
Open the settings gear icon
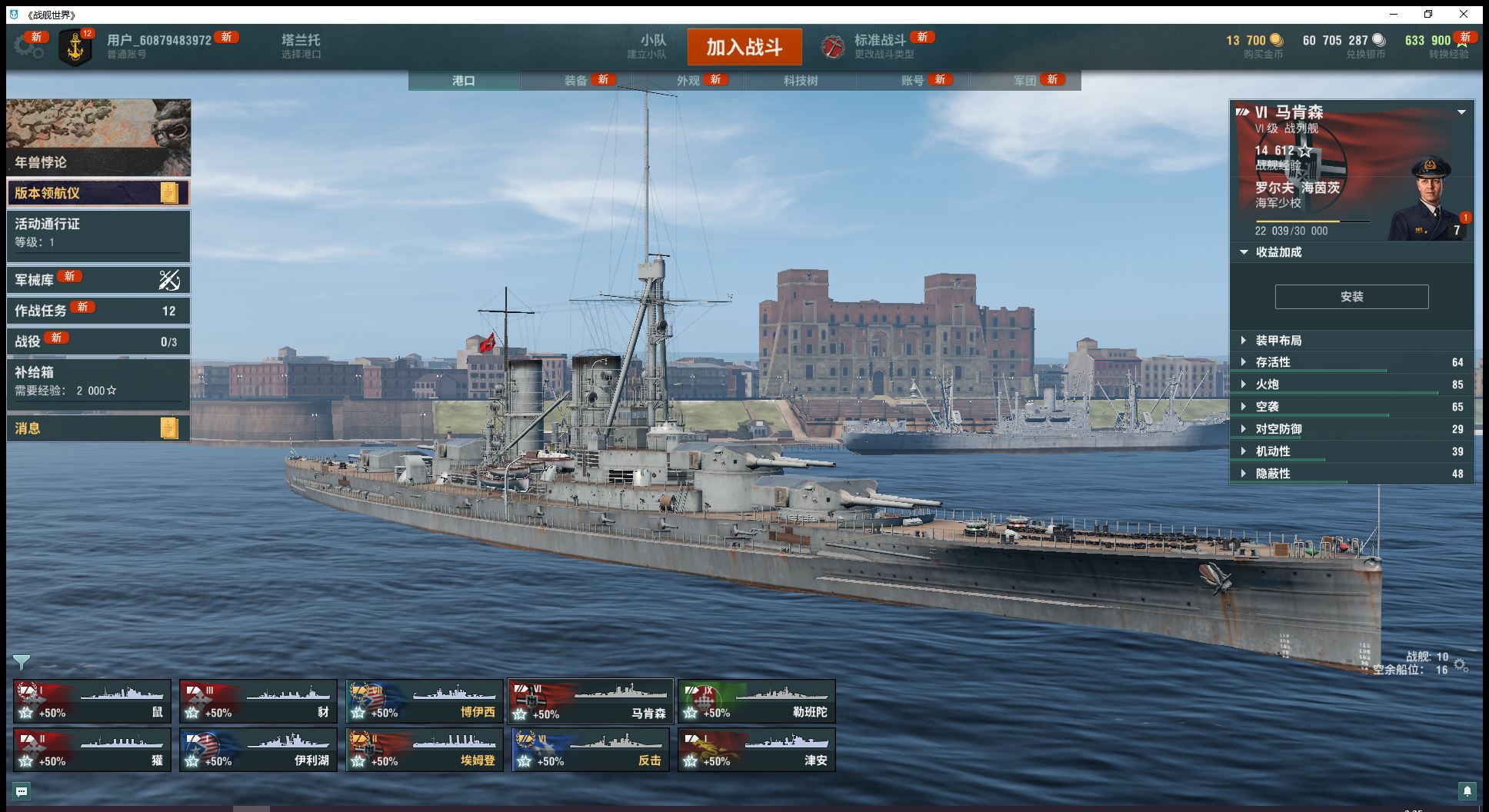click(x=28, y=46)
